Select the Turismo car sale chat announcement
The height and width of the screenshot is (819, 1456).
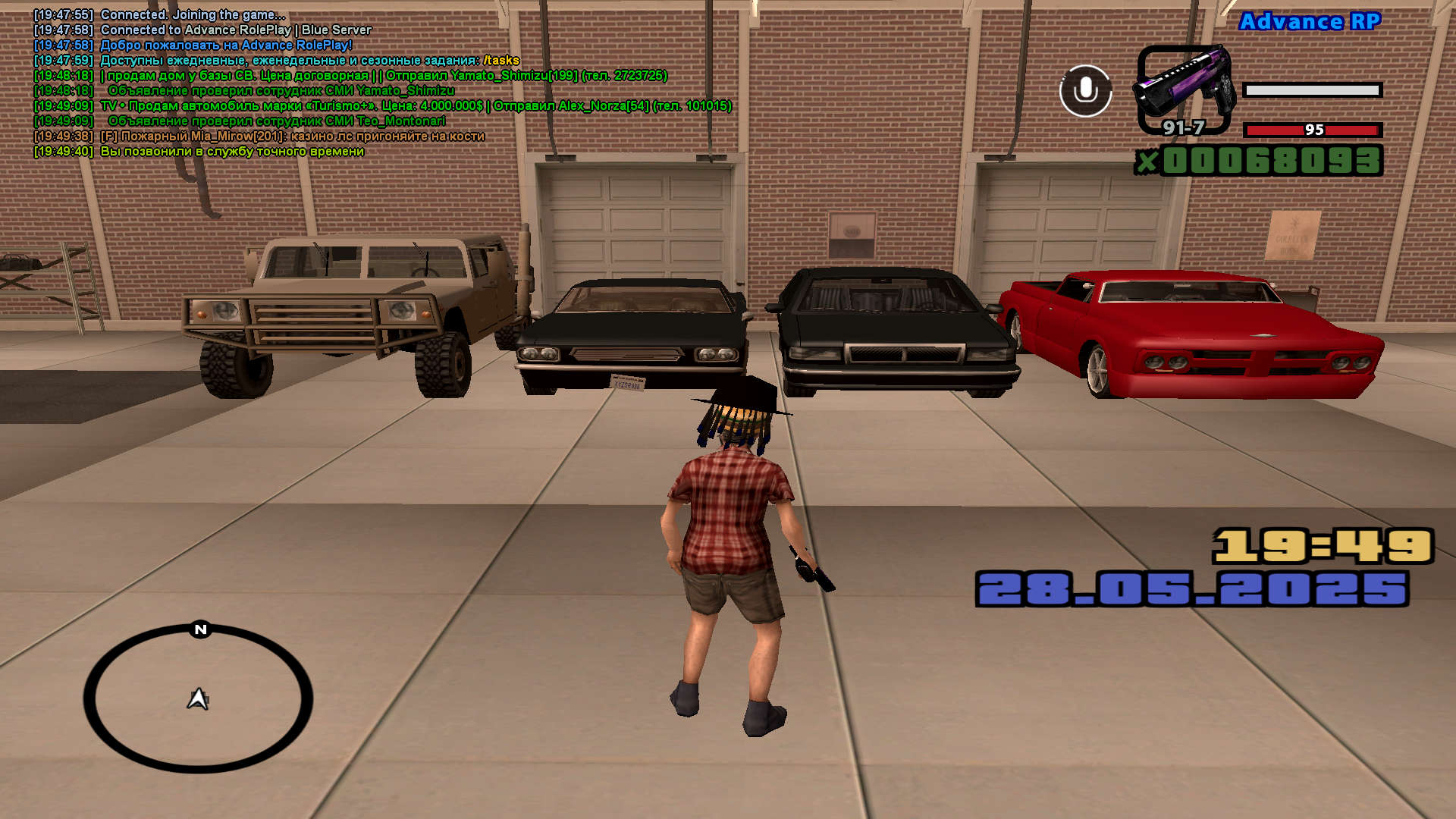(416, 106)
